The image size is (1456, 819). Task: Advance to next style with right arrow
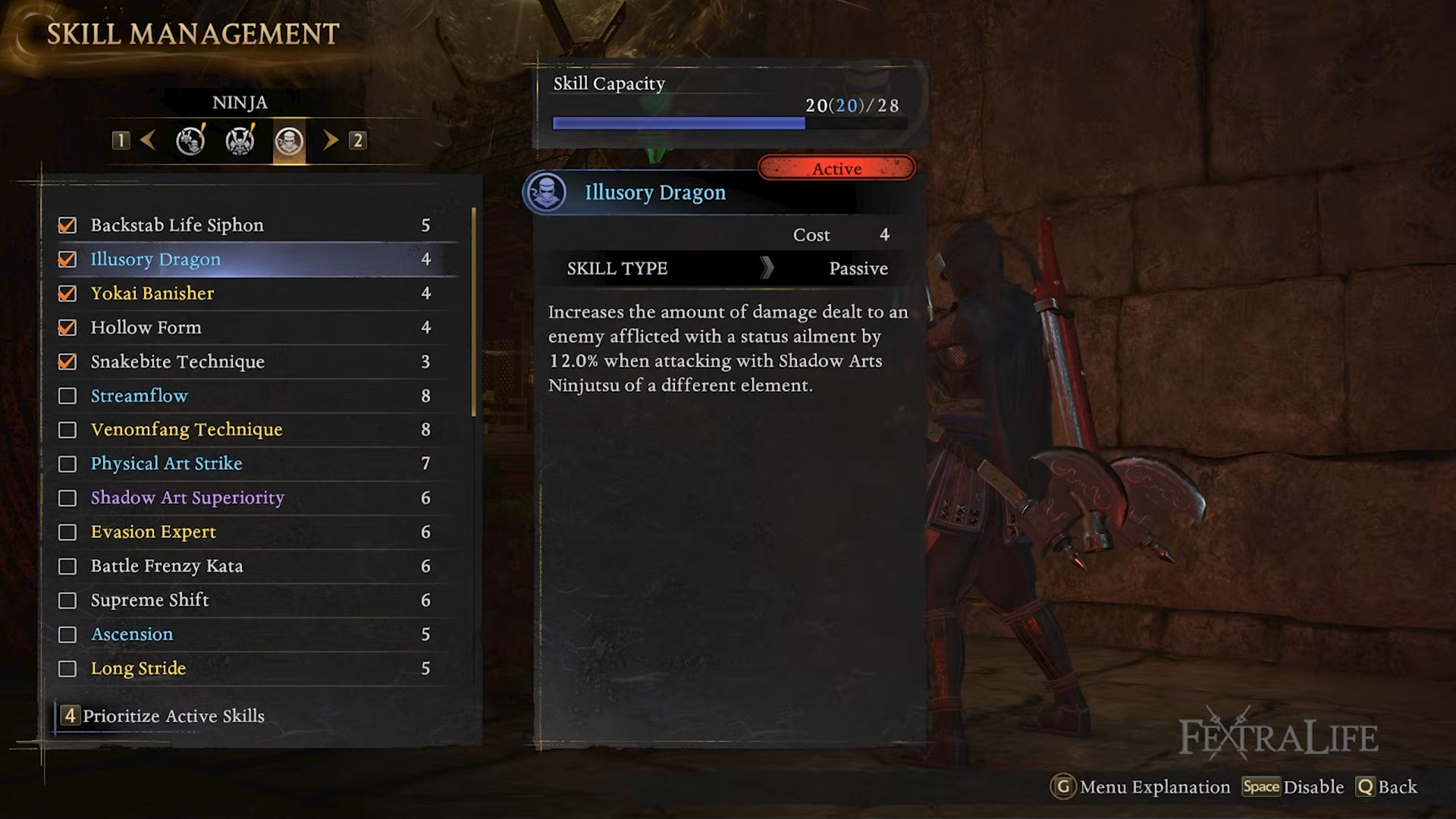click(x=331, y=140)
